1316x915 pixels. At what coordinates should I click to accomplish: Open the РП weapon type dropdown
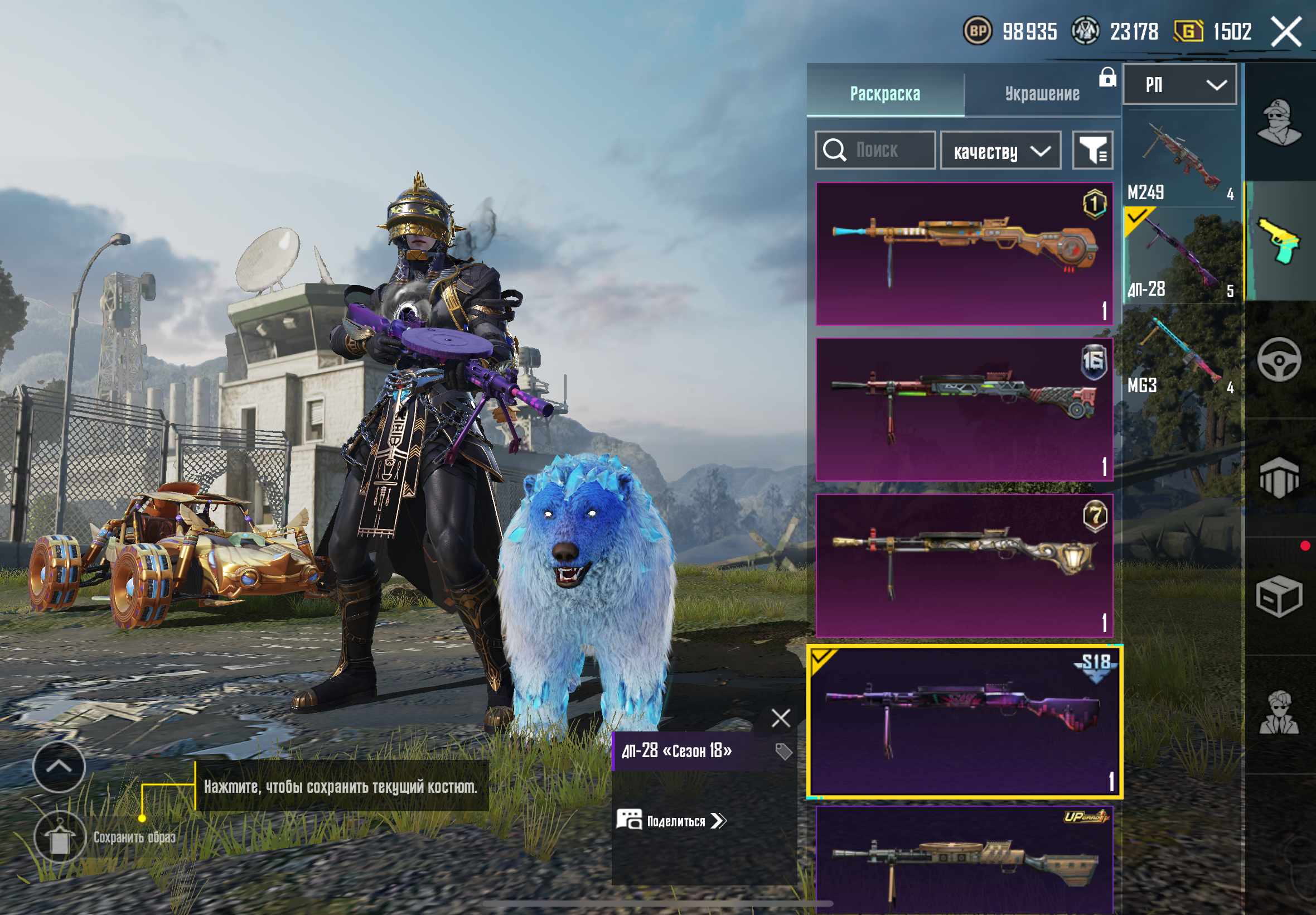(1179, 85)
